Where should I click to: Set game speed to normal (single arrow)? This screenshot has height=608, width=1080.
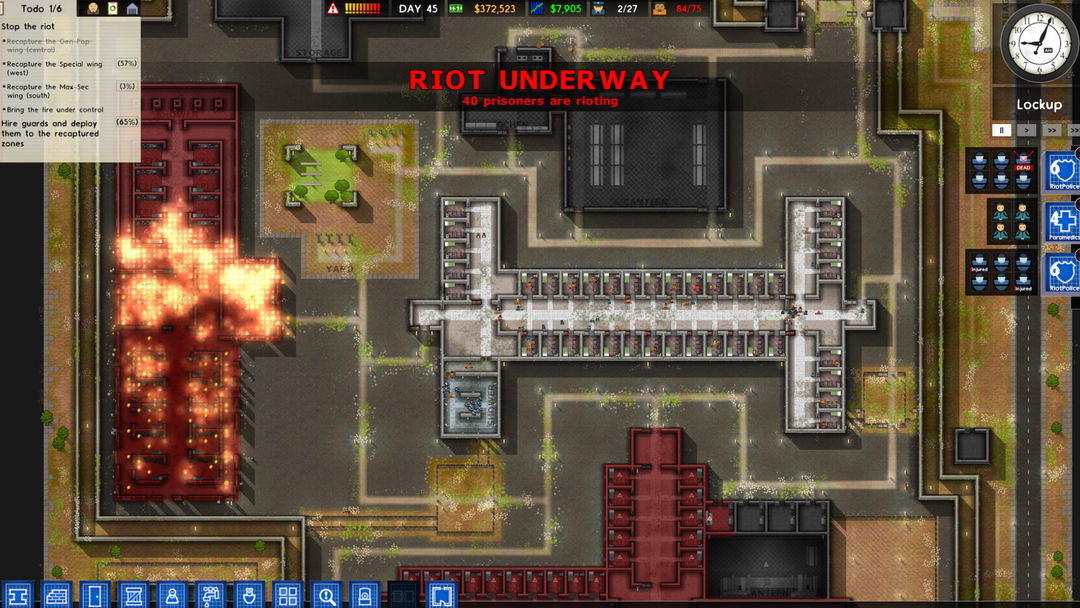1026,130
